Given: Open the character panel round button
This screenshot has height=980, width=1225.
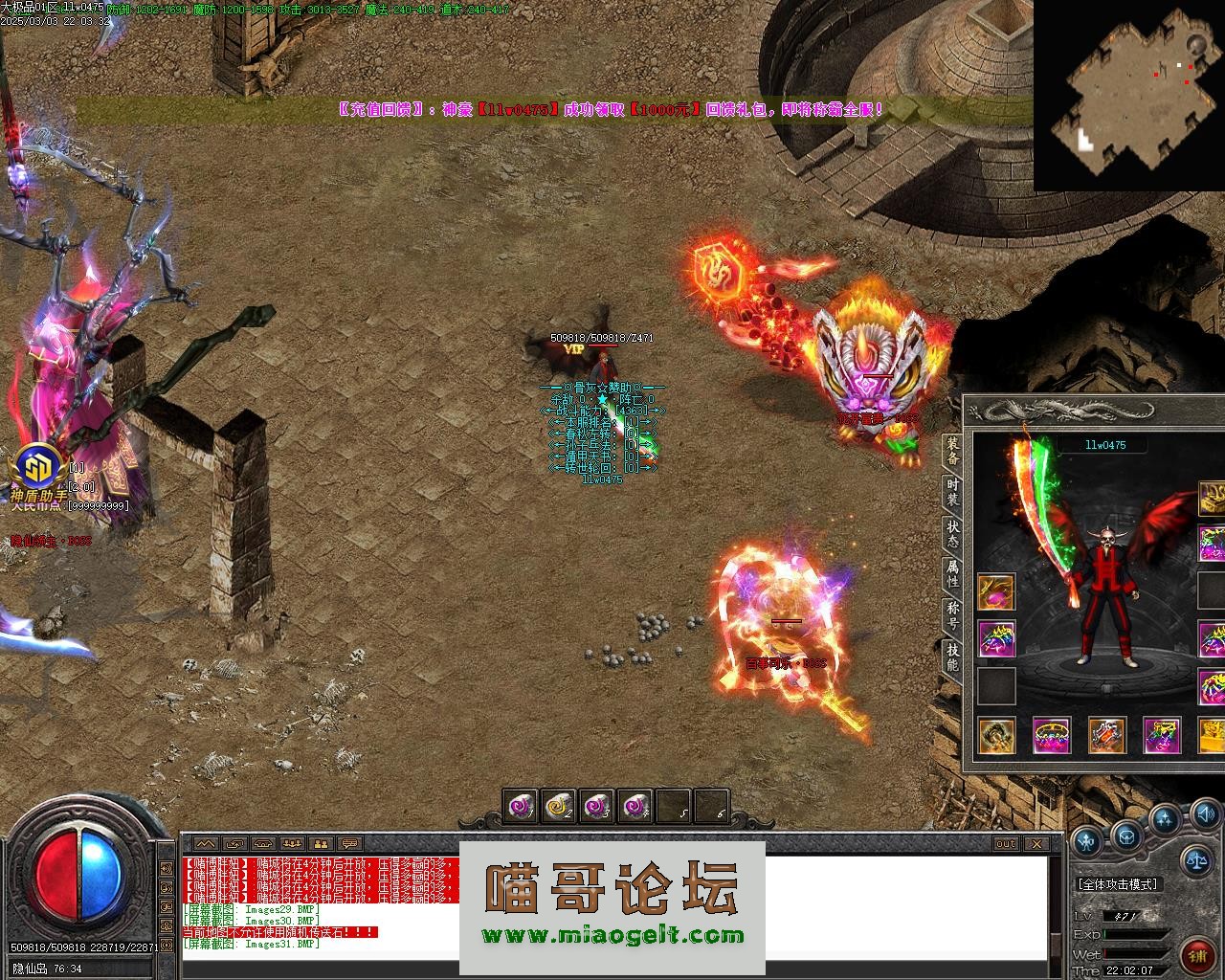Looking at the screenshot, I should click(1088, 842).
